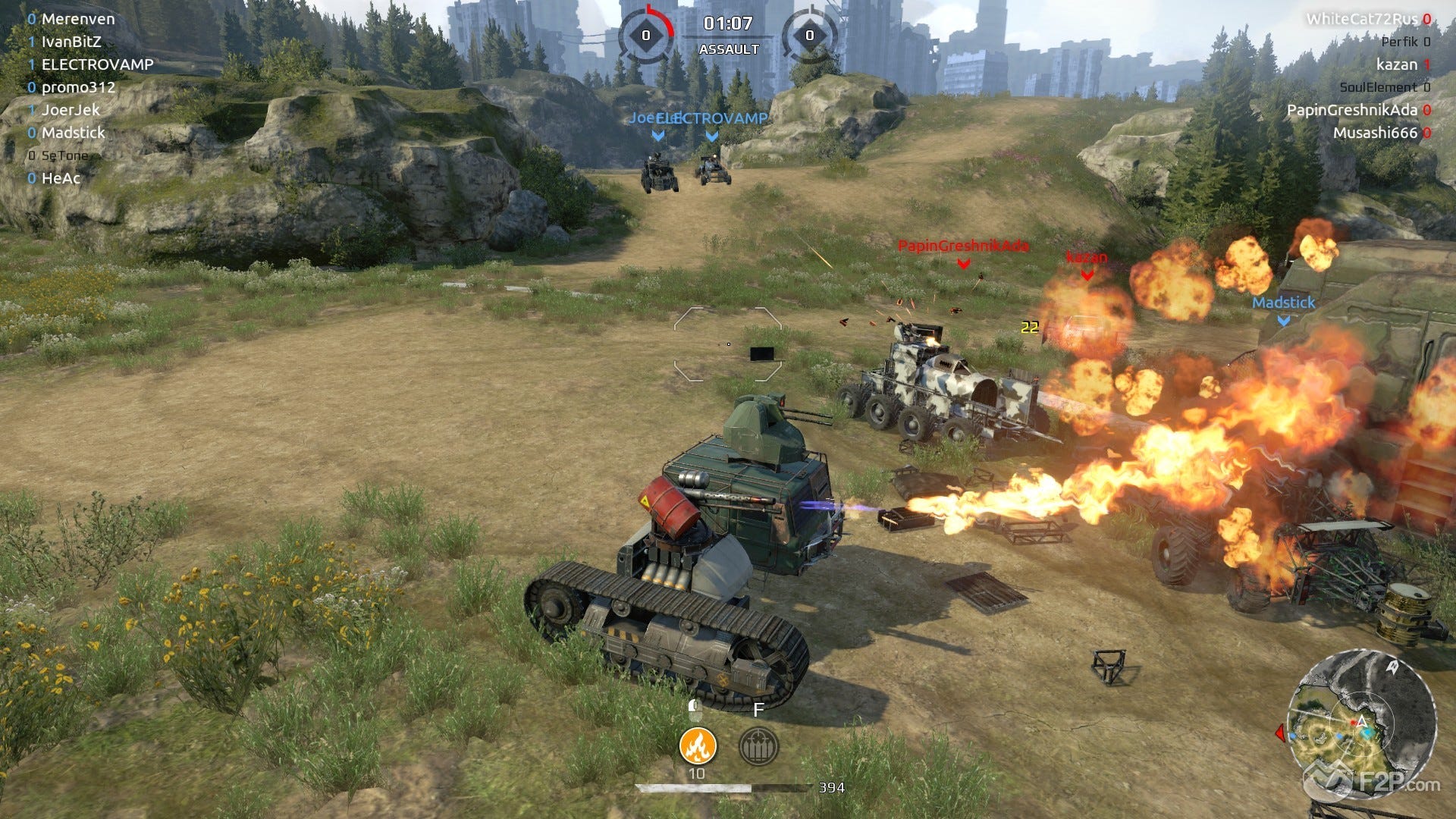Click the red-arc team base capture indicator

[646, 35]
